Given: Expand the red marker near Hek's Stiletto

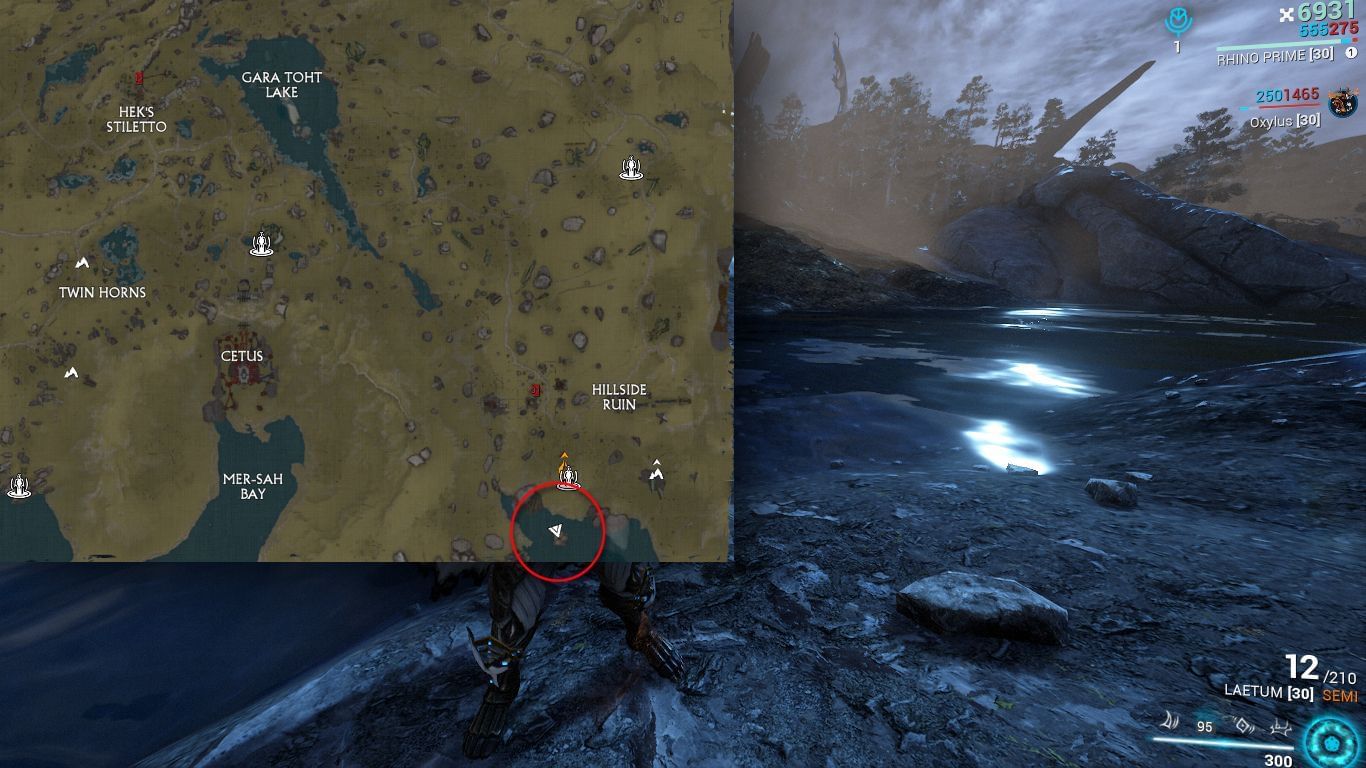Looking at the screenshot, I should coord(138,76).
